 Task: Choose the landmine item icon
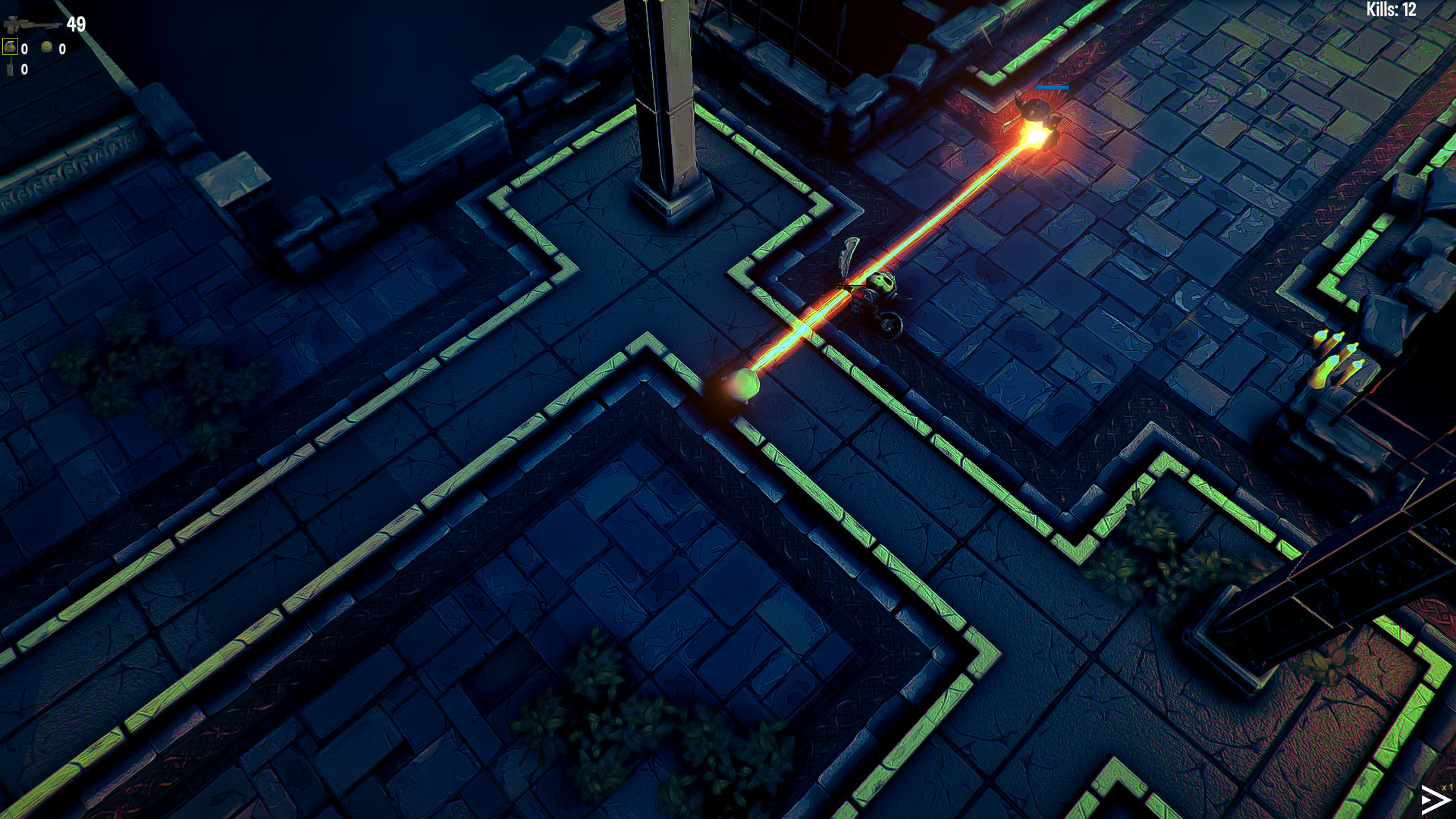[47, 48]
